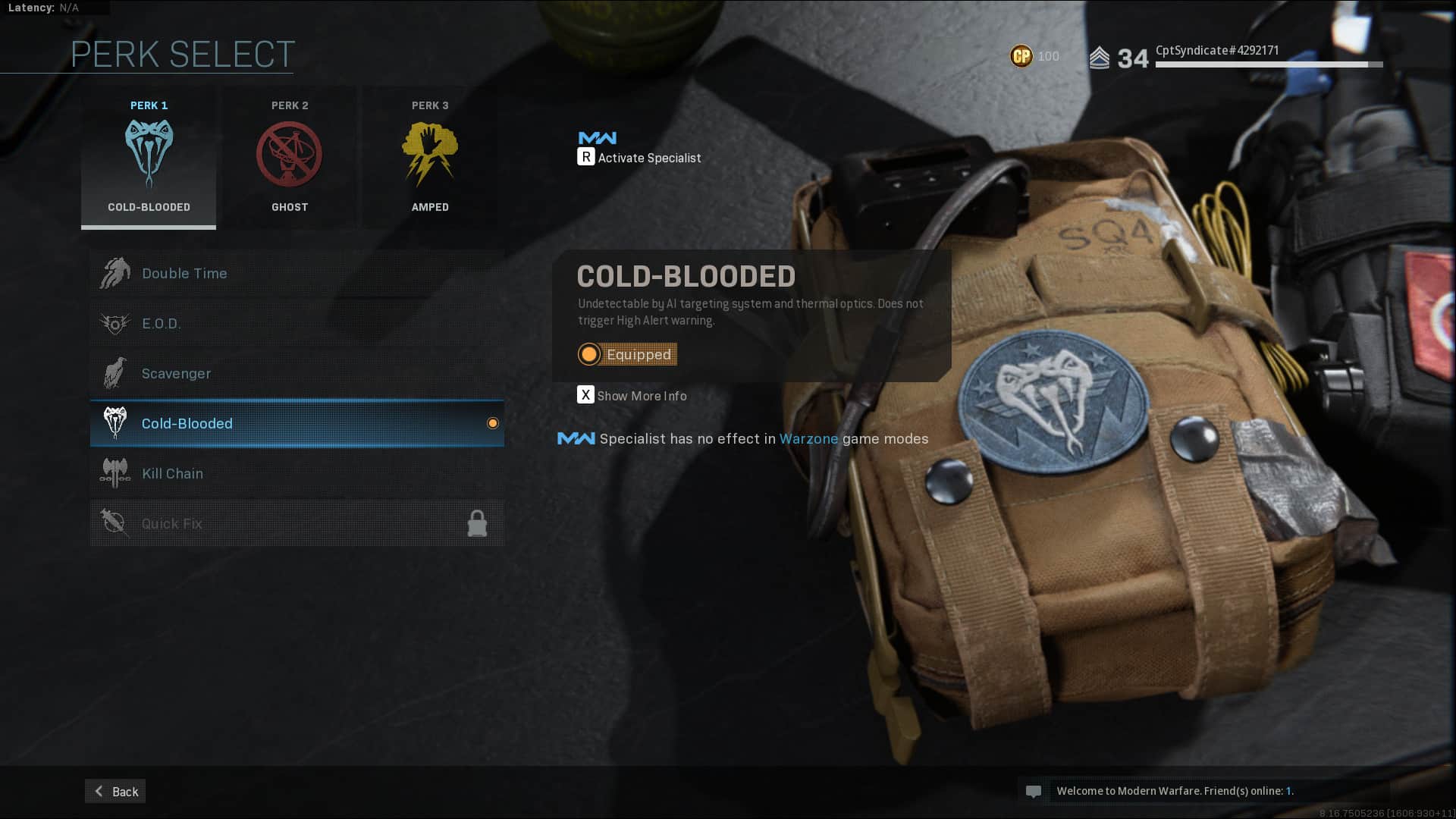Click the lock icon beside Quick Fix
Image resolution: width=1456 pixels, height=819 pixels.
(x=478, y=523)
